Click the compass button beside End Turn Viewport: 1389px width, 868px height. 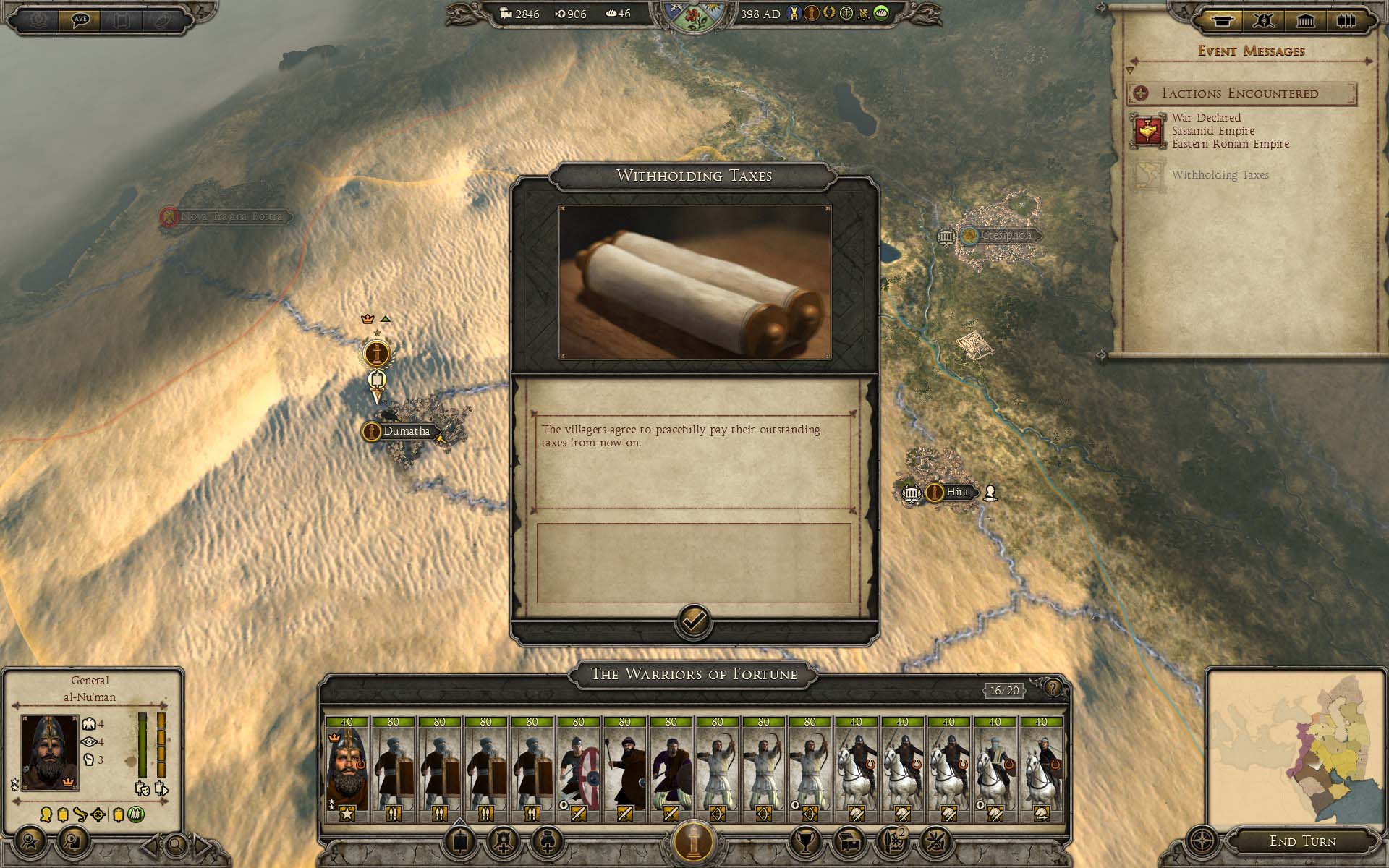click(x=1203, y=842)
